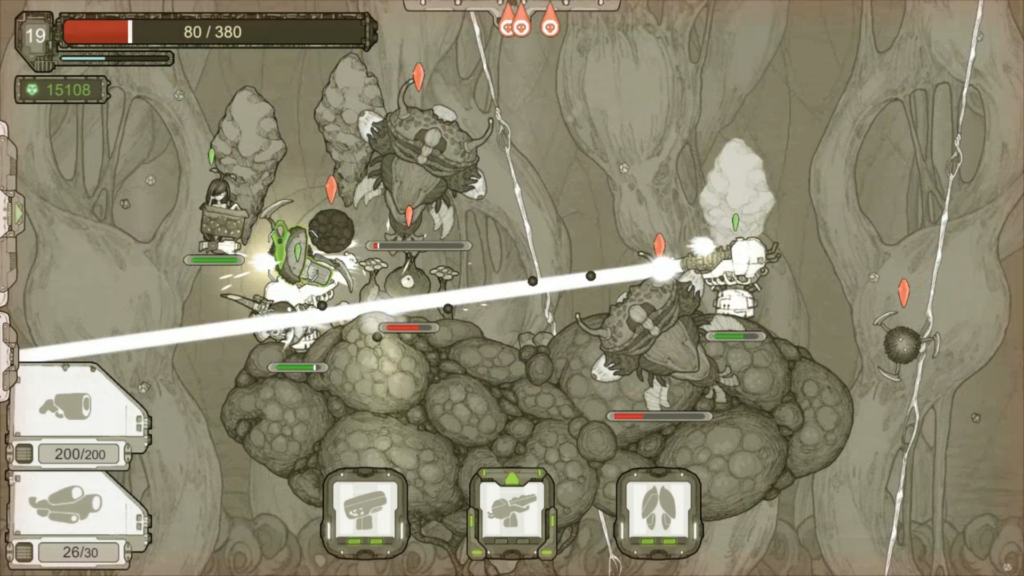Screen dimensions: 1024x576
Task: Activate the highlighted drone gun ability
Action: [512, 511]
